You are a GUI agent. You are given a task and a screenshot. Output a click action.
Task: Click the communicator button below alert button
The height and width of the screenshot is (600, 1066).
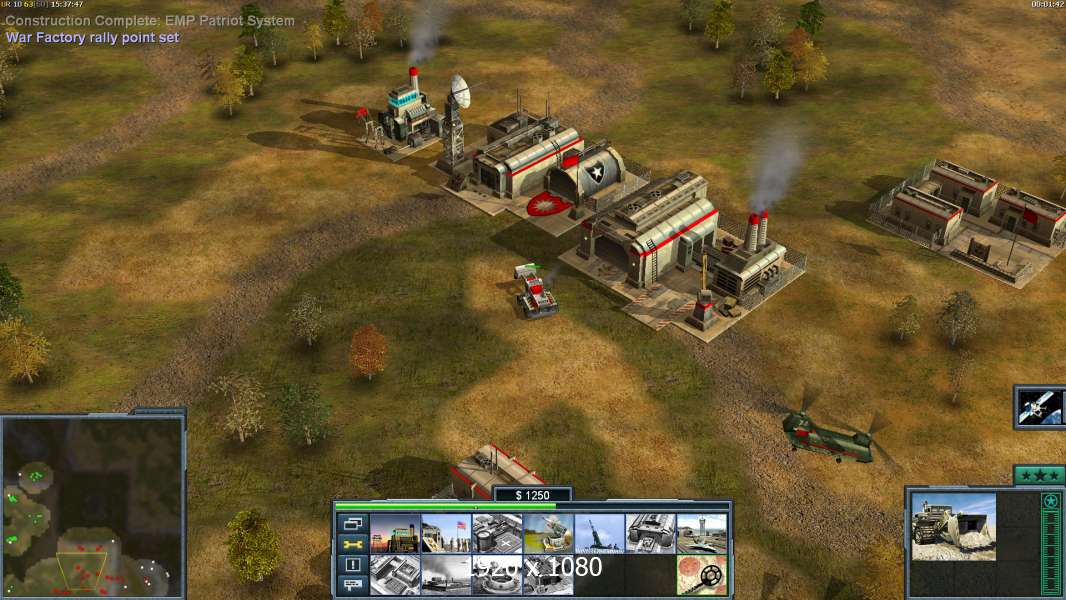(x=353, y=586)
